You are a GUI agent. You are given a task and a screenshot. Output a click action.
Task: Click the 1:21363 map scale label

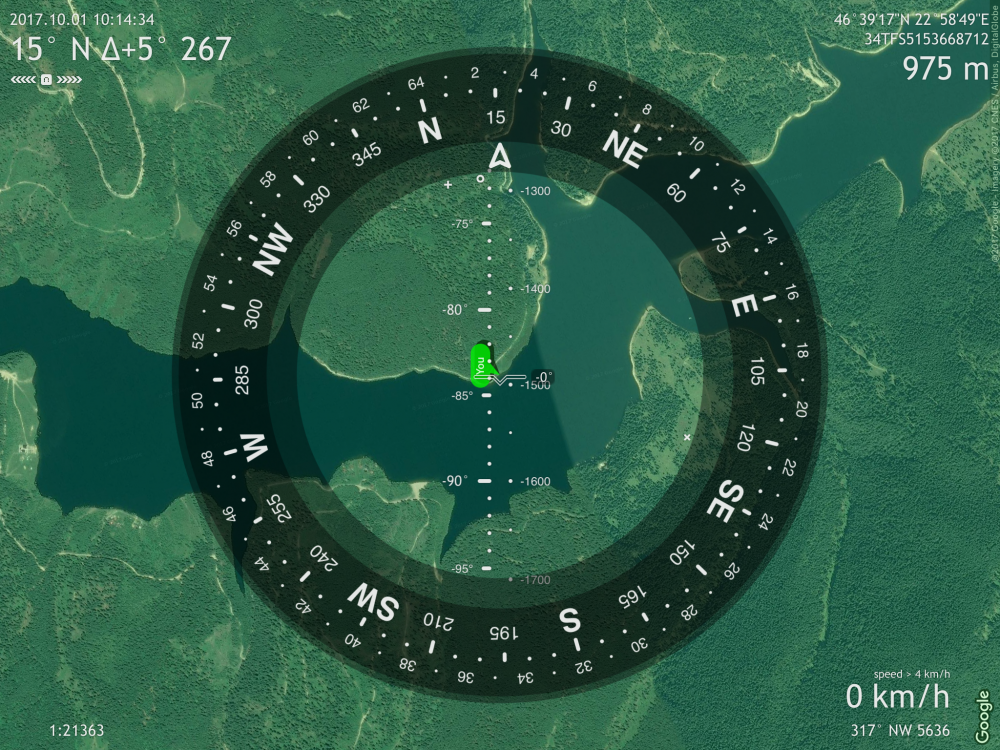(x=76, y=731)
